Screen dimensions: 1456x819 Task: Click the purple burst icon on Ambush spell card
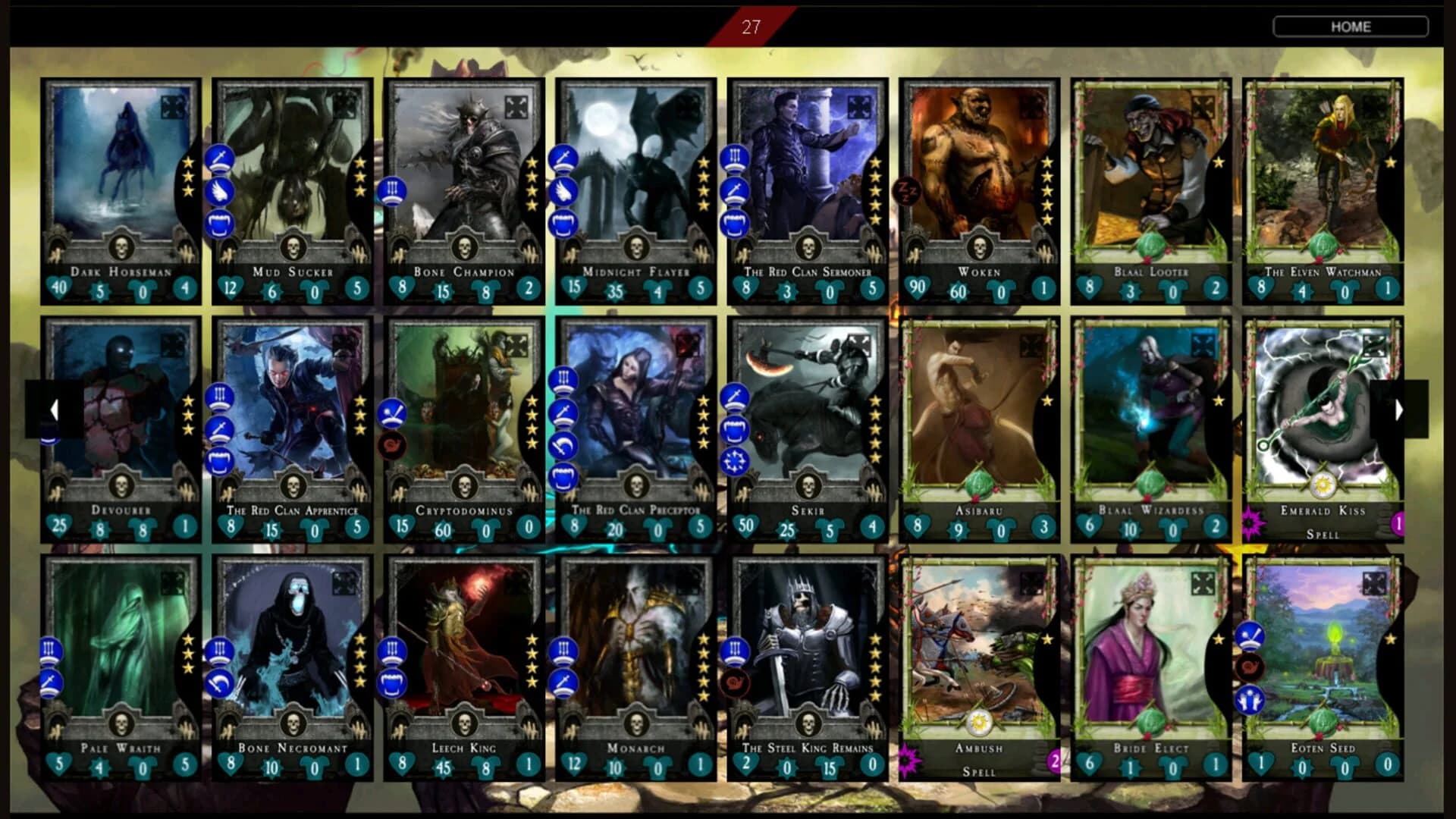click(905, 759)
